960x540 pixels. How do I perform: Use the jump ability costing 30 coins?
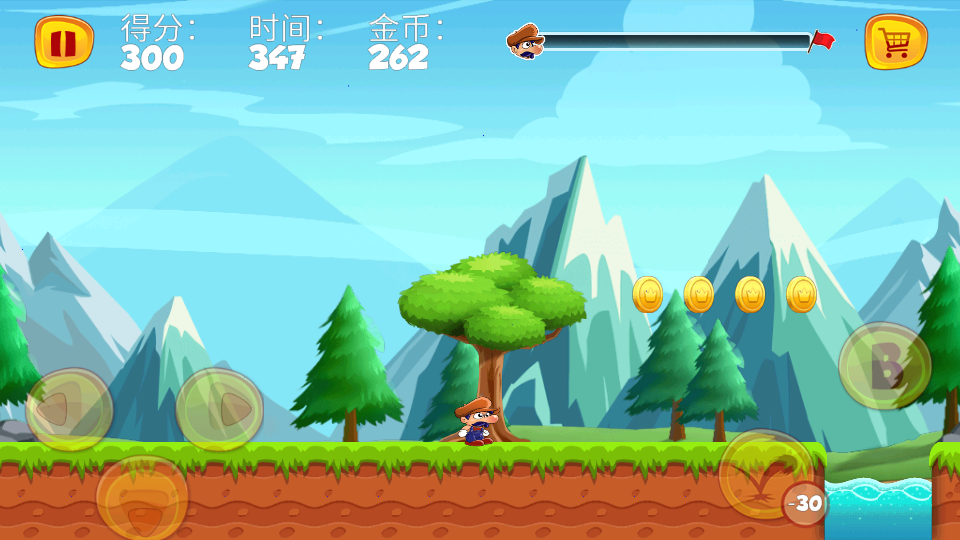pos(766,474)
